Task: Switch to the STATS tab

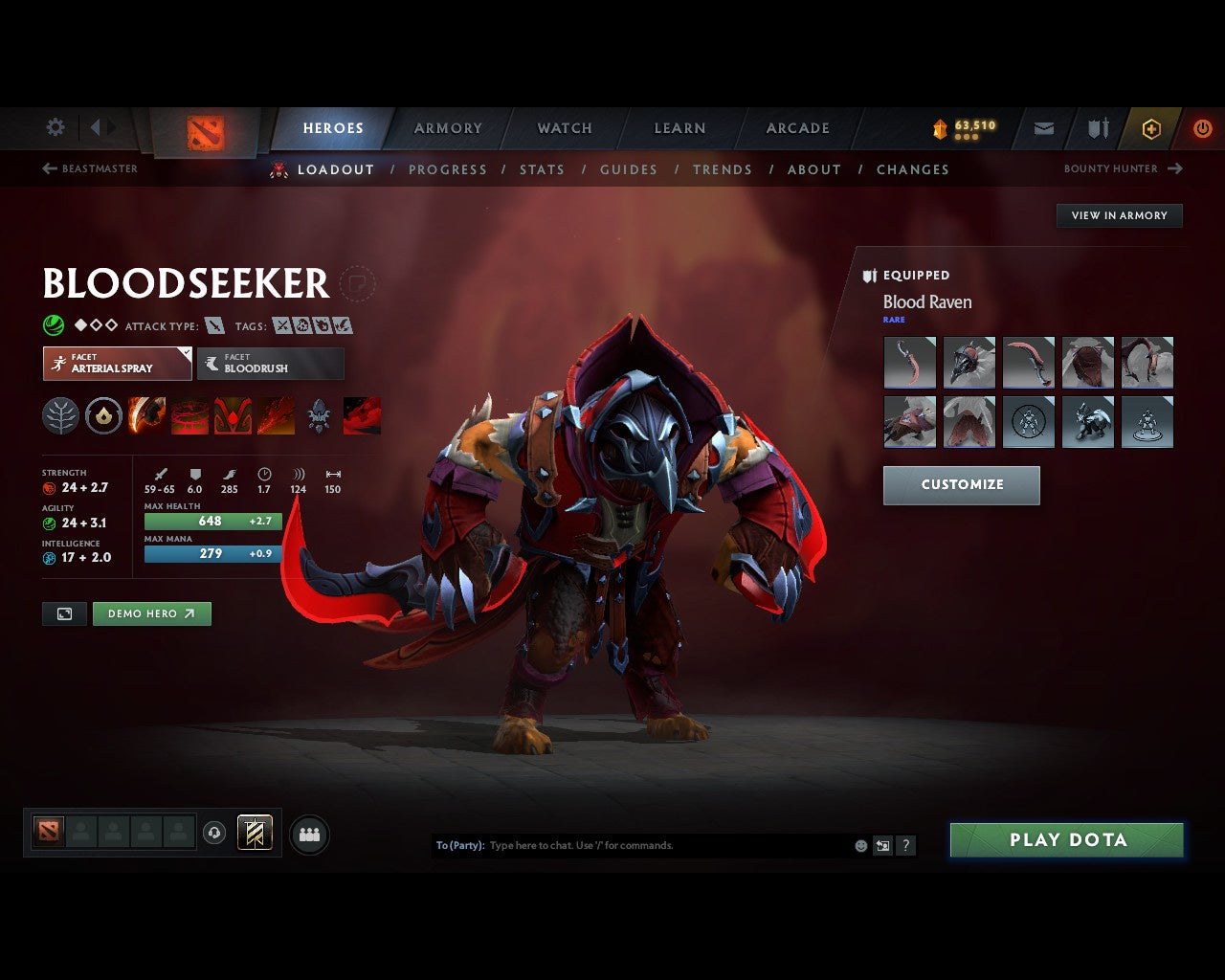Action: (x=542, y=169)
